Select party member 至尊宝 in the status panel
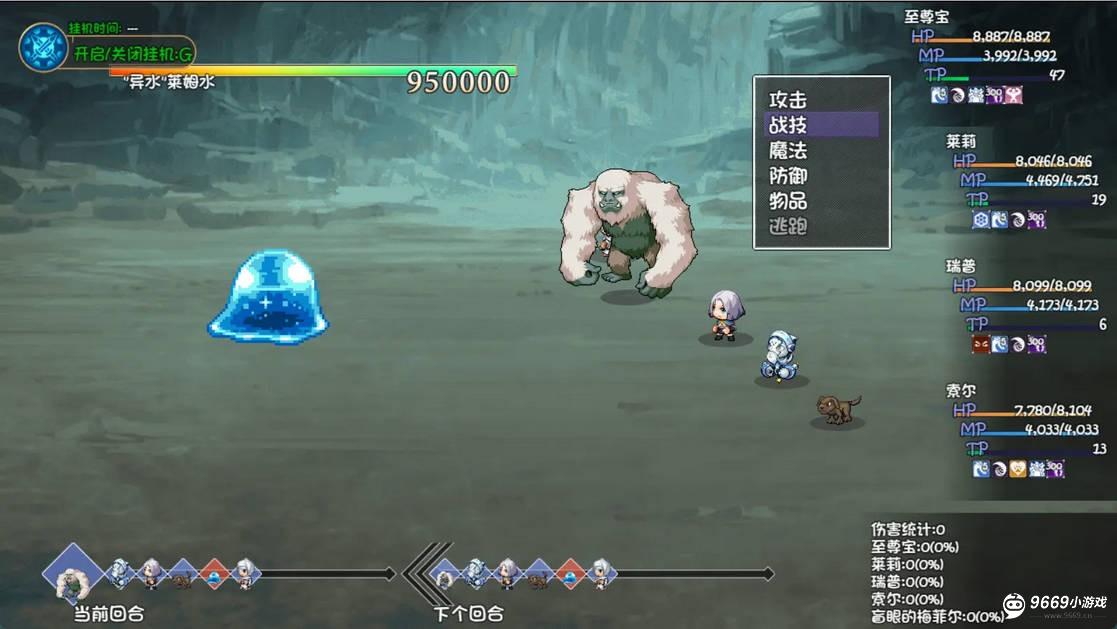The height and width of the screenshot is (629, 1117). (926, 17)
